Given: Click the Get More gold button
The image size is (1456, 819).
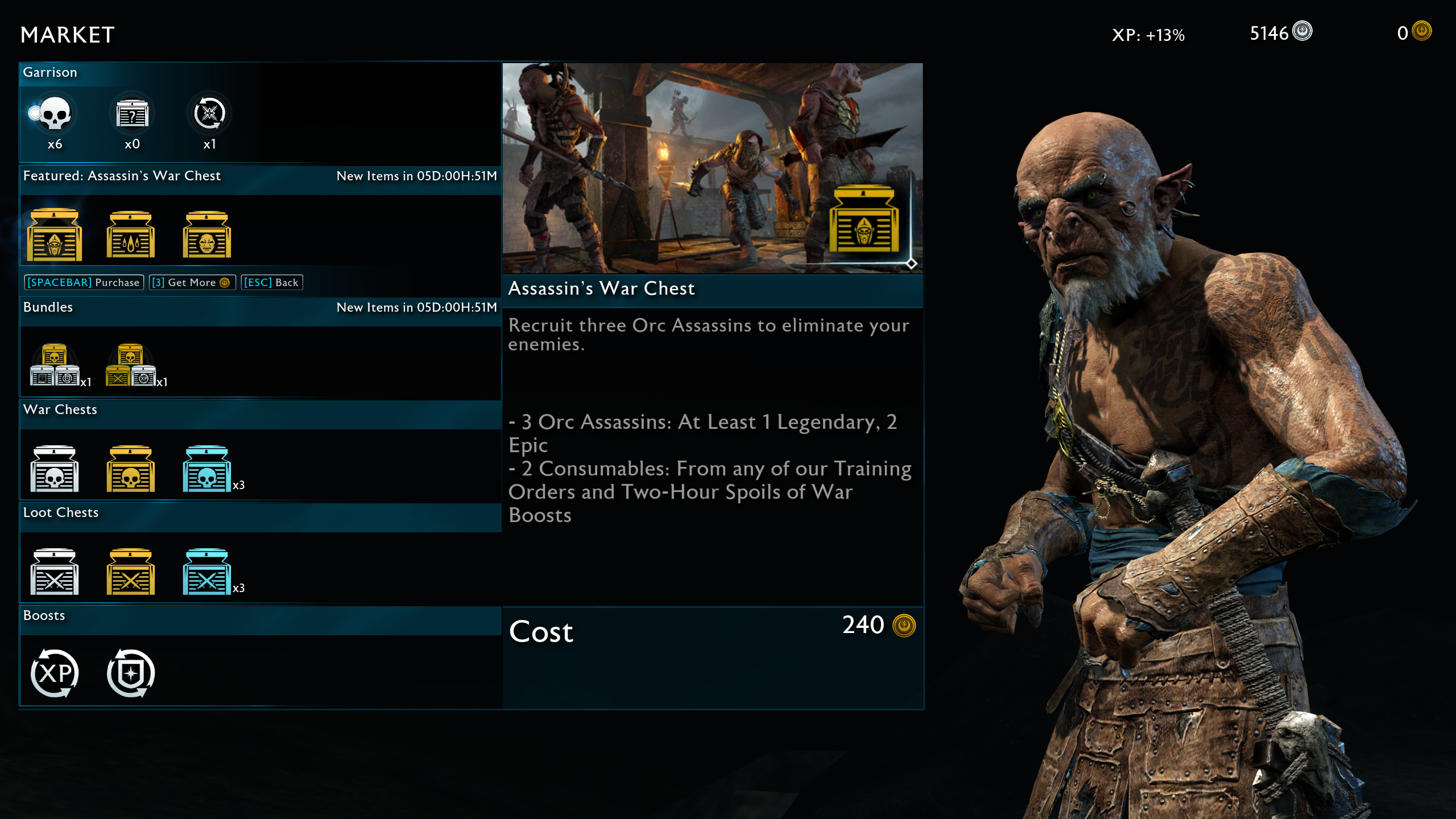Looking at the screenshot, I should click(192, 283).
